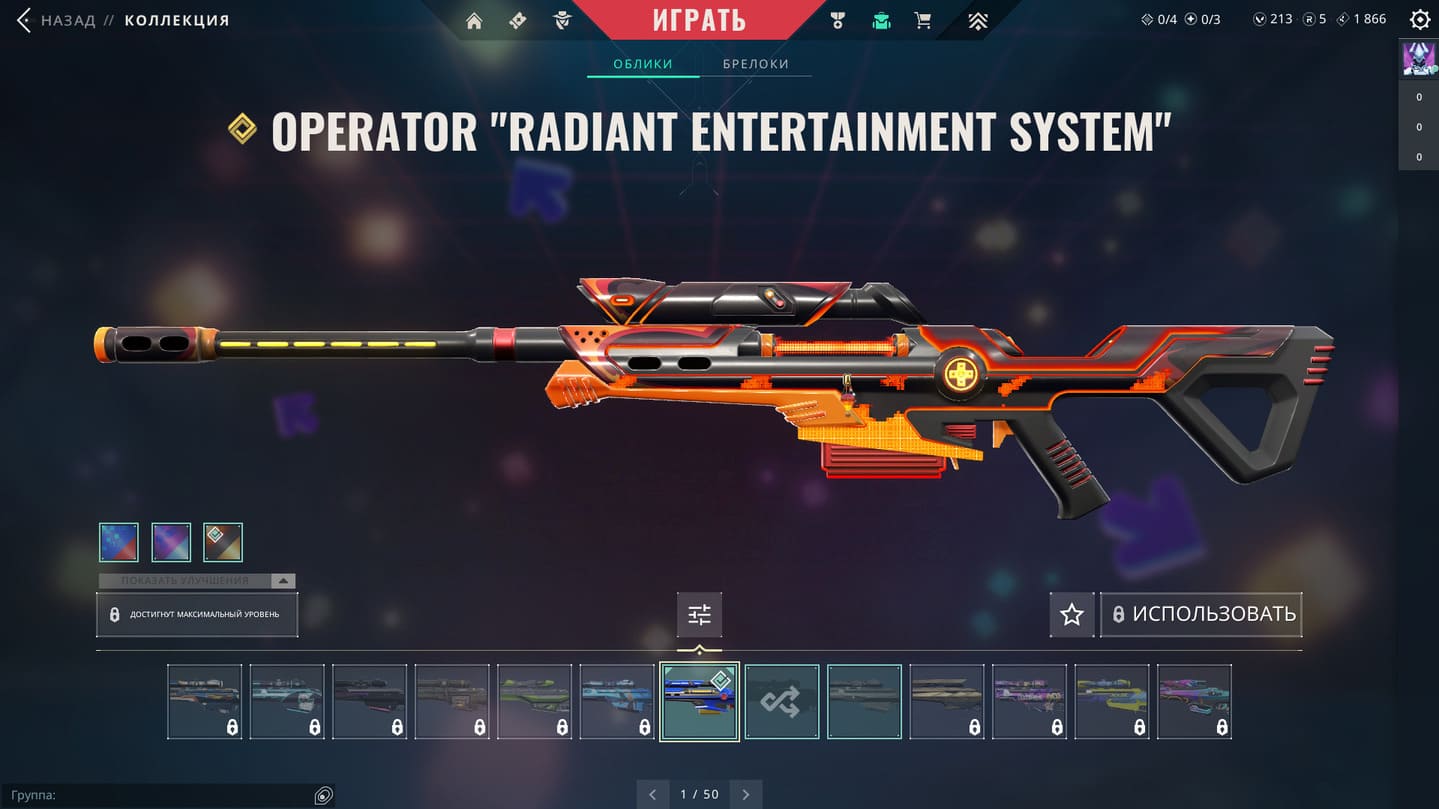1439x809 pixels.
Task: Choose the purple and teal variant swatch
Action: pos(171,542)
